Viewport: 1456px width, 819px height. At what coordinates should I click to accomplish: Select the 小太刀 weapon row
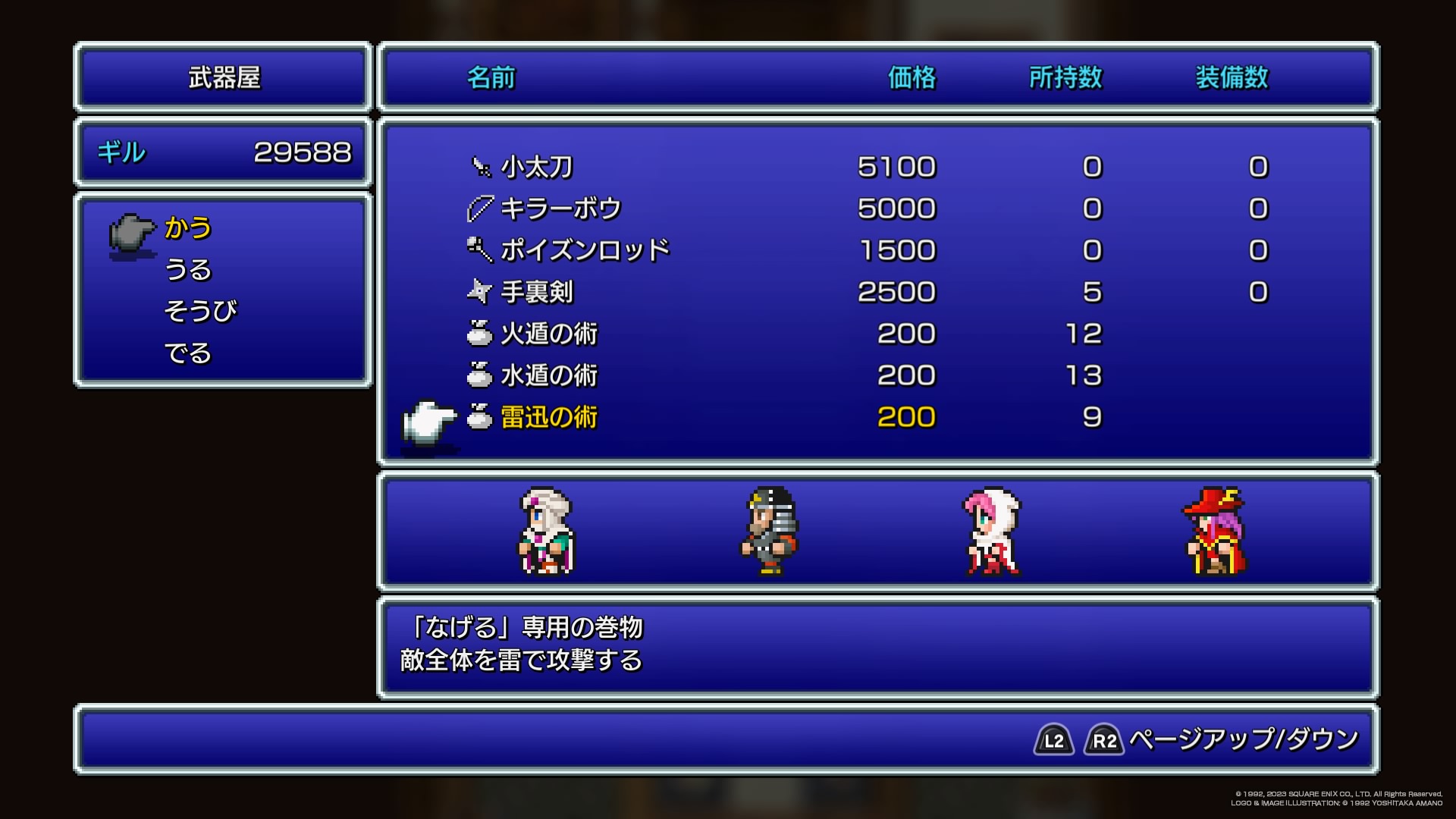click(x=536, y=167)
